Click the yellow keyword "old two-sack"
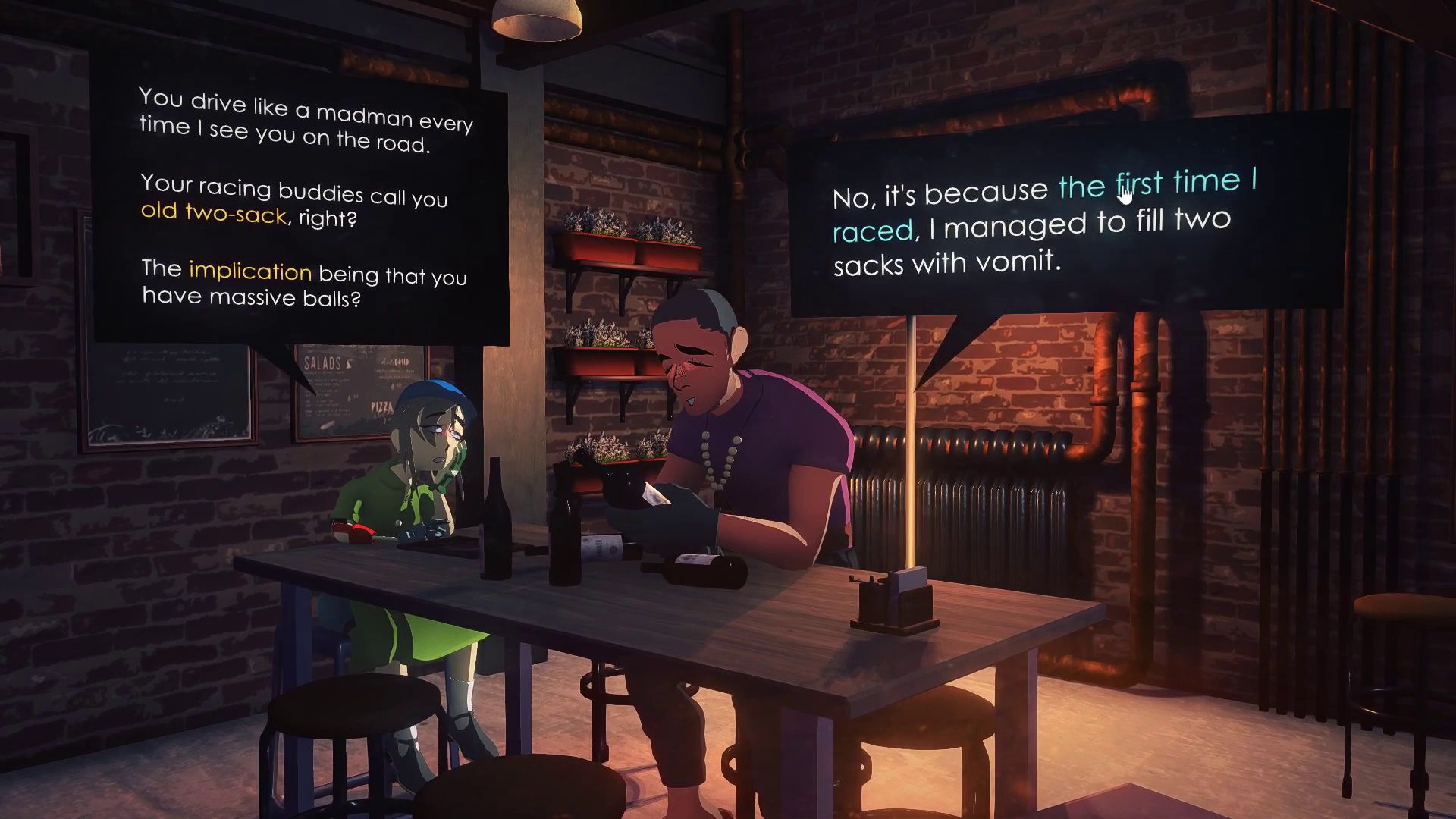 pyautogui.click(x=213, y=212)
